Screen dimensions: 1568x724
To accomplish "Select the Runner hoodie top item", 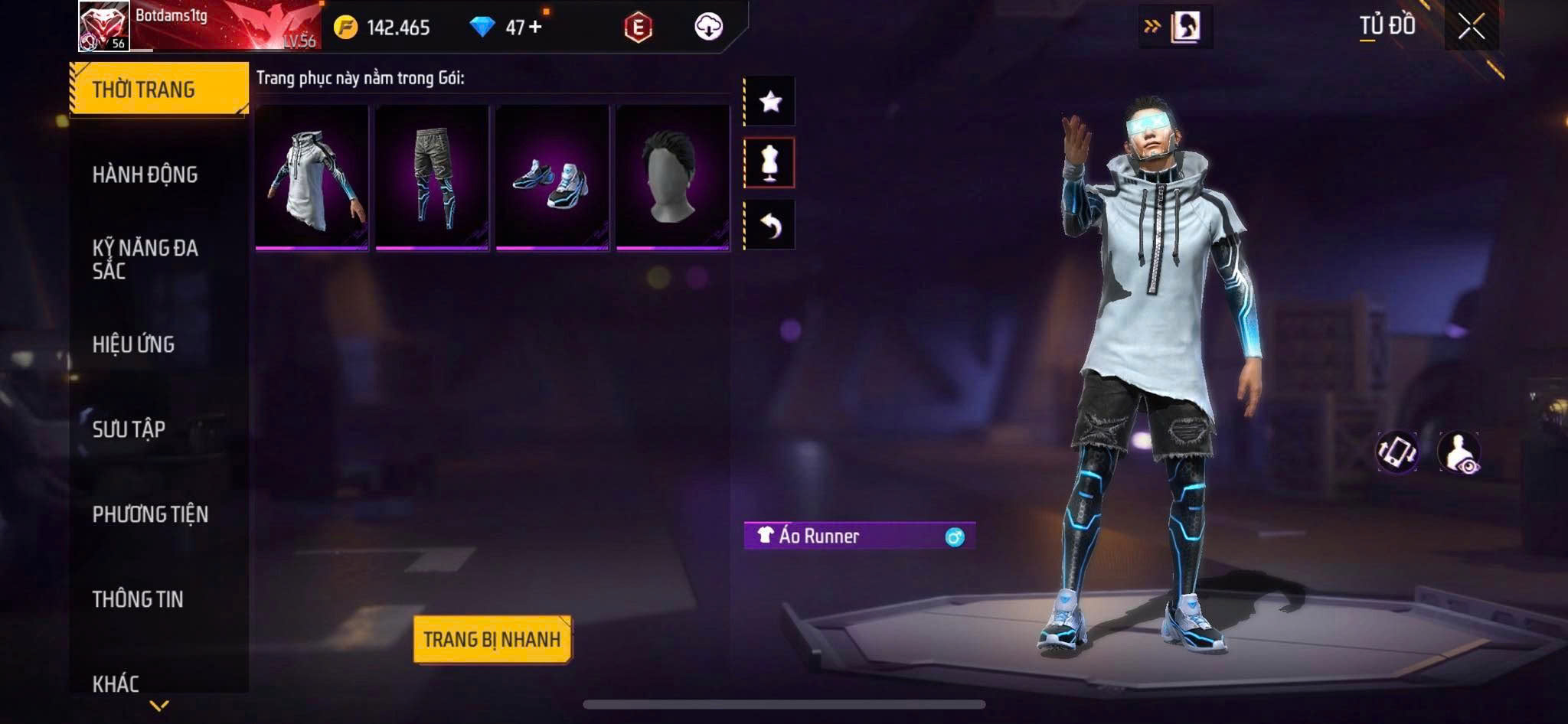I will [x=312, y=178].
